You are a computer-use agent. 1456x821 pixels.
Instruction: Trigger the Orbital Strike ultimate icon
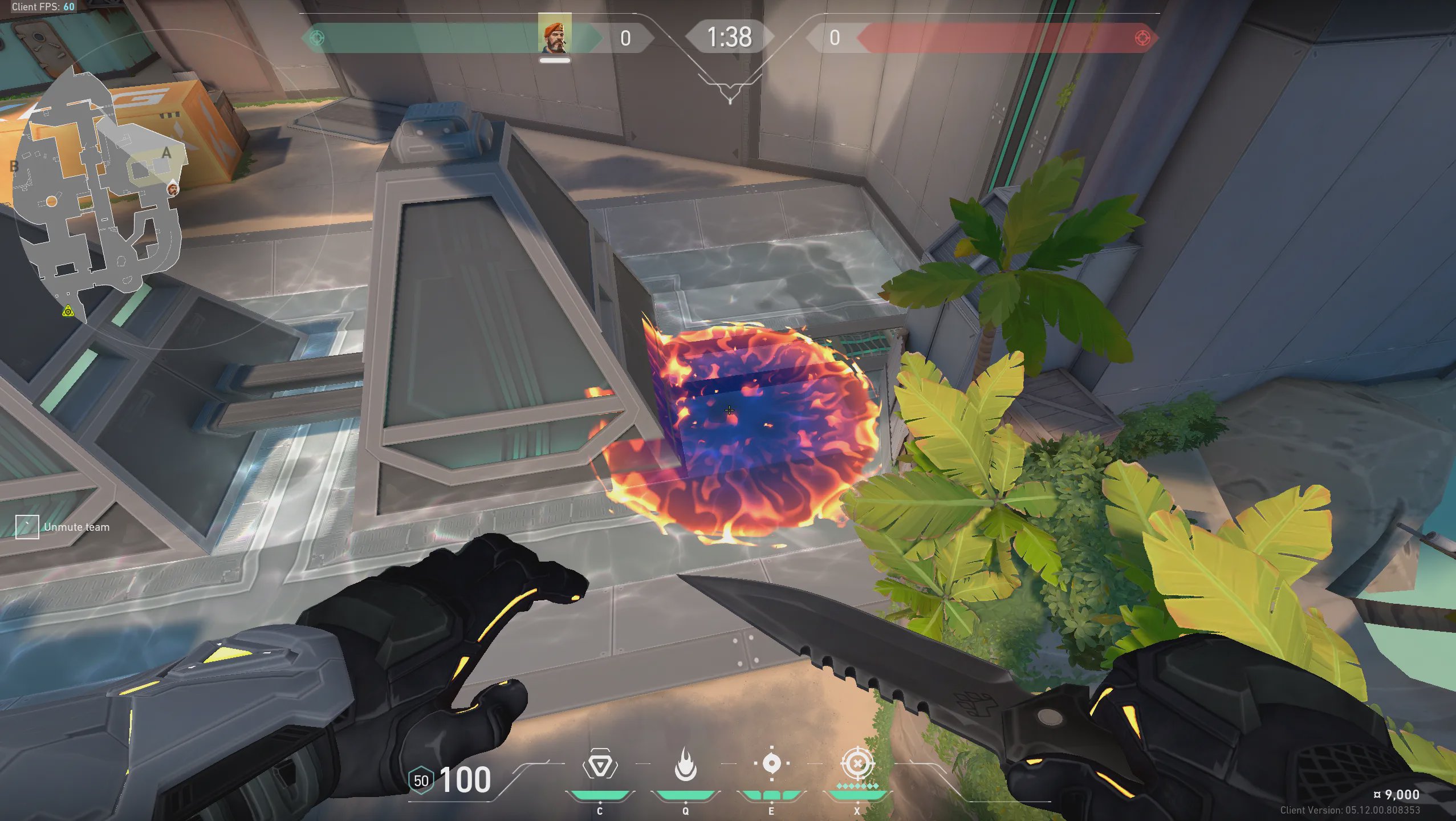pos(857,763)
